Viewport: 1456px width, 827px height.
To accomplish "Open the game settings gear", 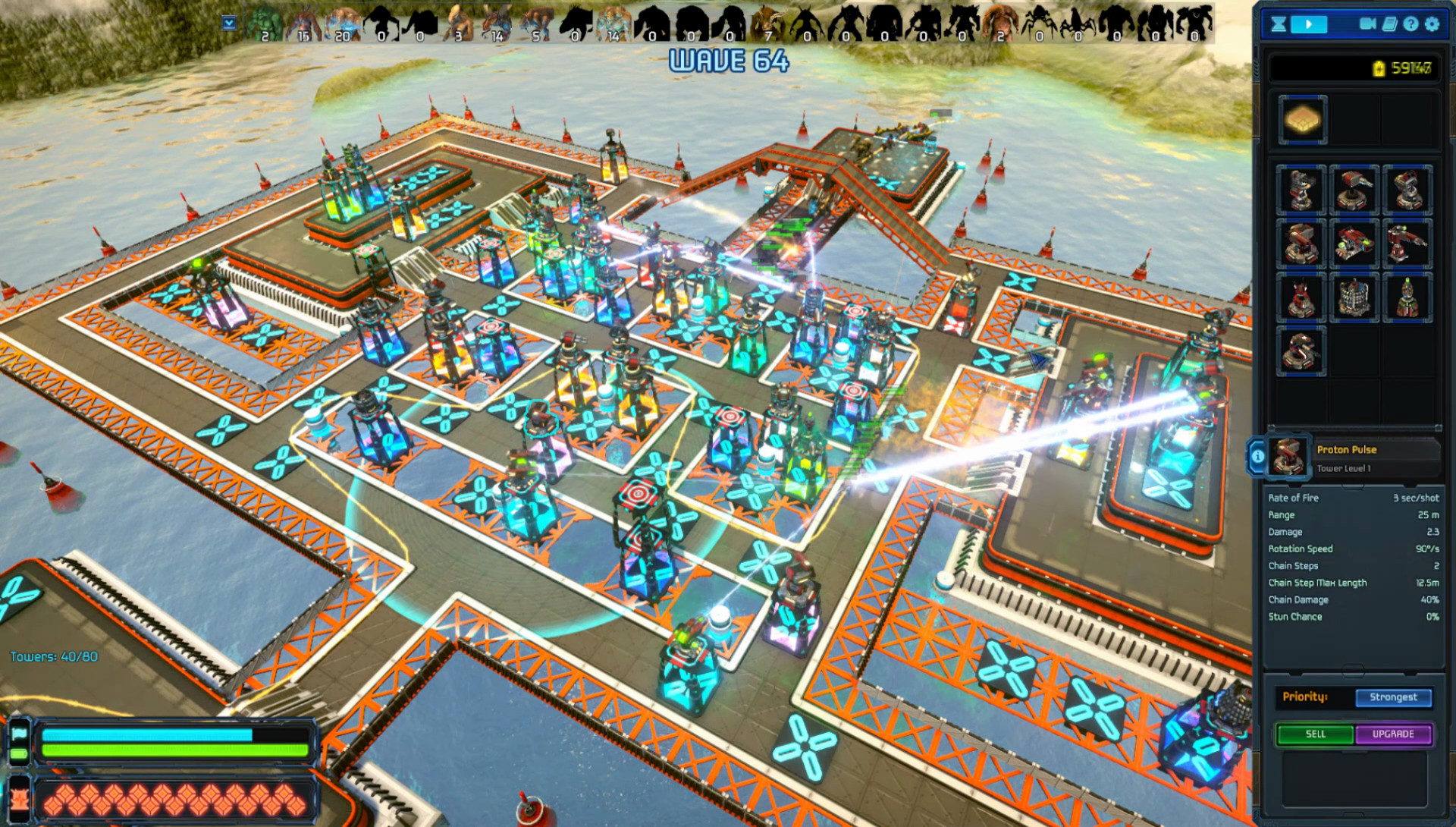I will (x=1432, y=24).
